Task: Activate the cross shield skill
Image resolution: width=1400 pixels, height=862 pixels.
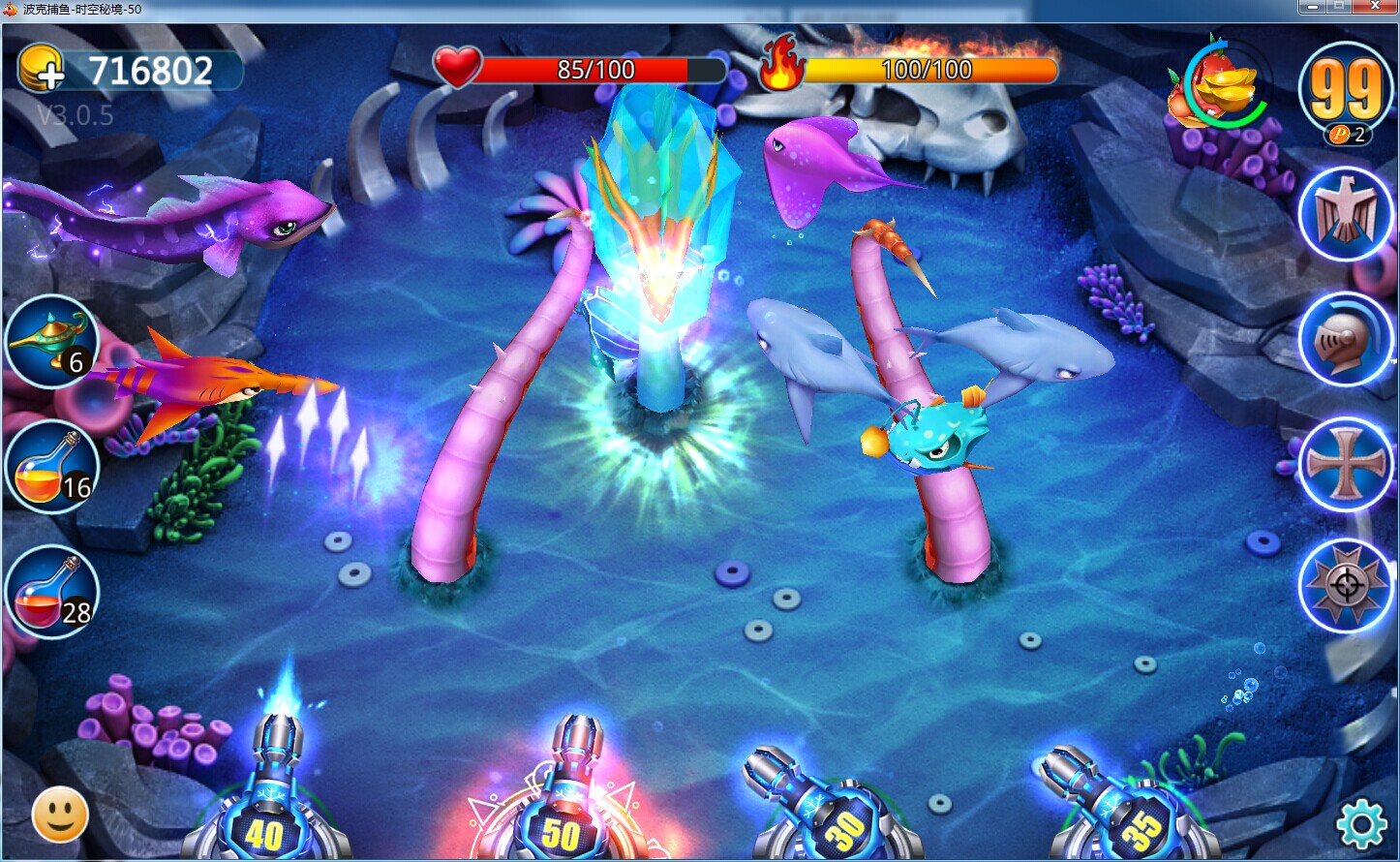Action: (1345, 464)
